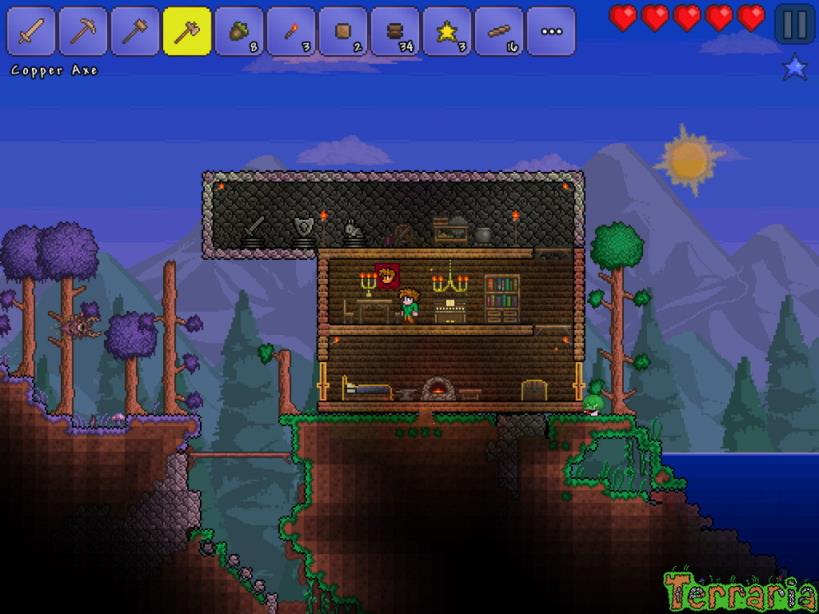Tap the blue star icon below pause
The image size is (819, 614).
(794, 68)
